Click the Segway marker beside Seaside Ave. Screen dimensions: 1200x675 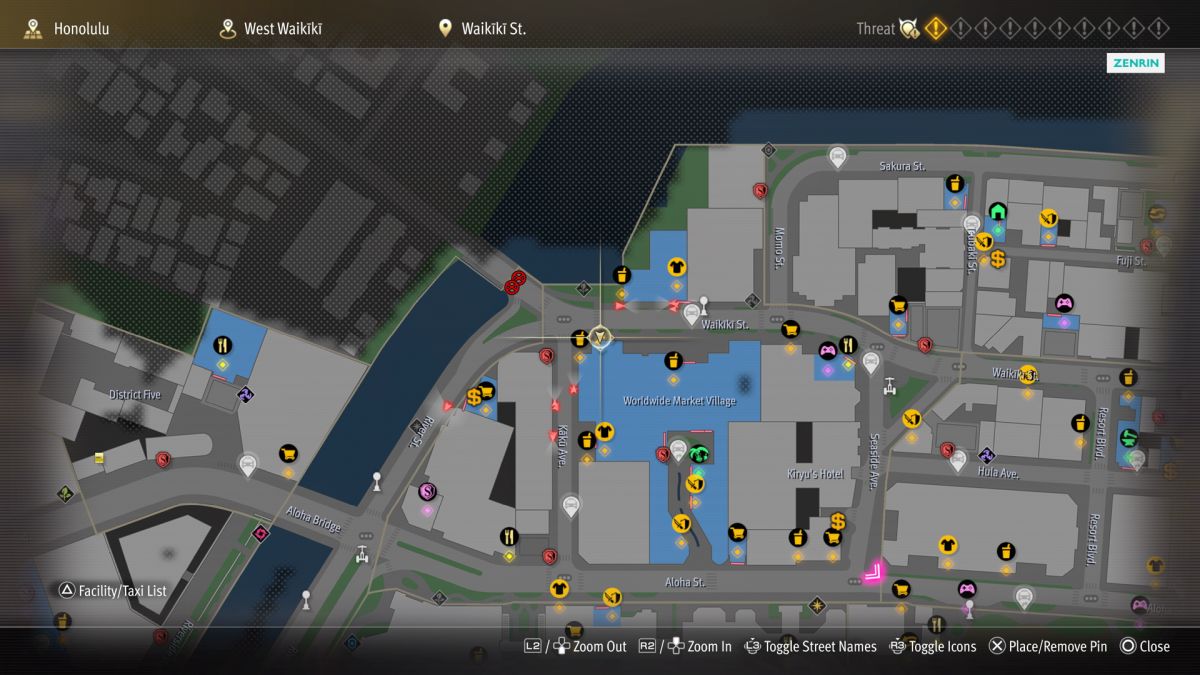pyautogui.click(x=890, y=384)
